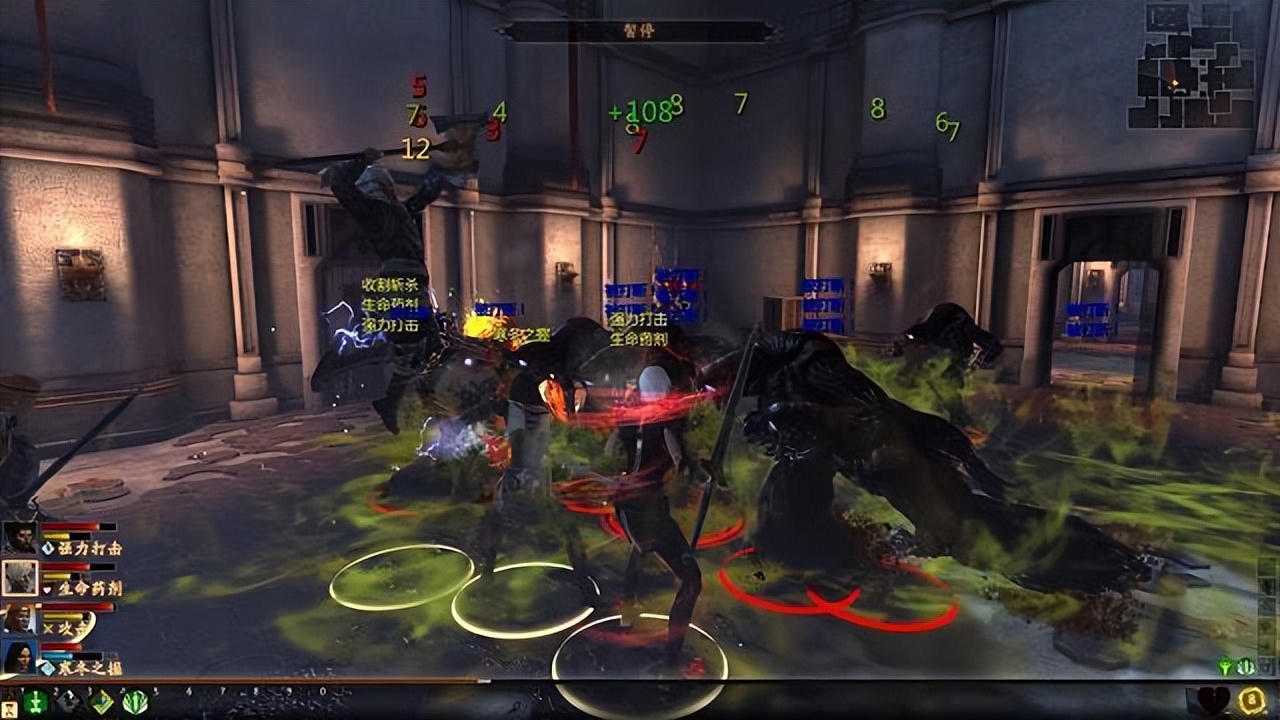Use the grey diamond ability in slot two

68,701
